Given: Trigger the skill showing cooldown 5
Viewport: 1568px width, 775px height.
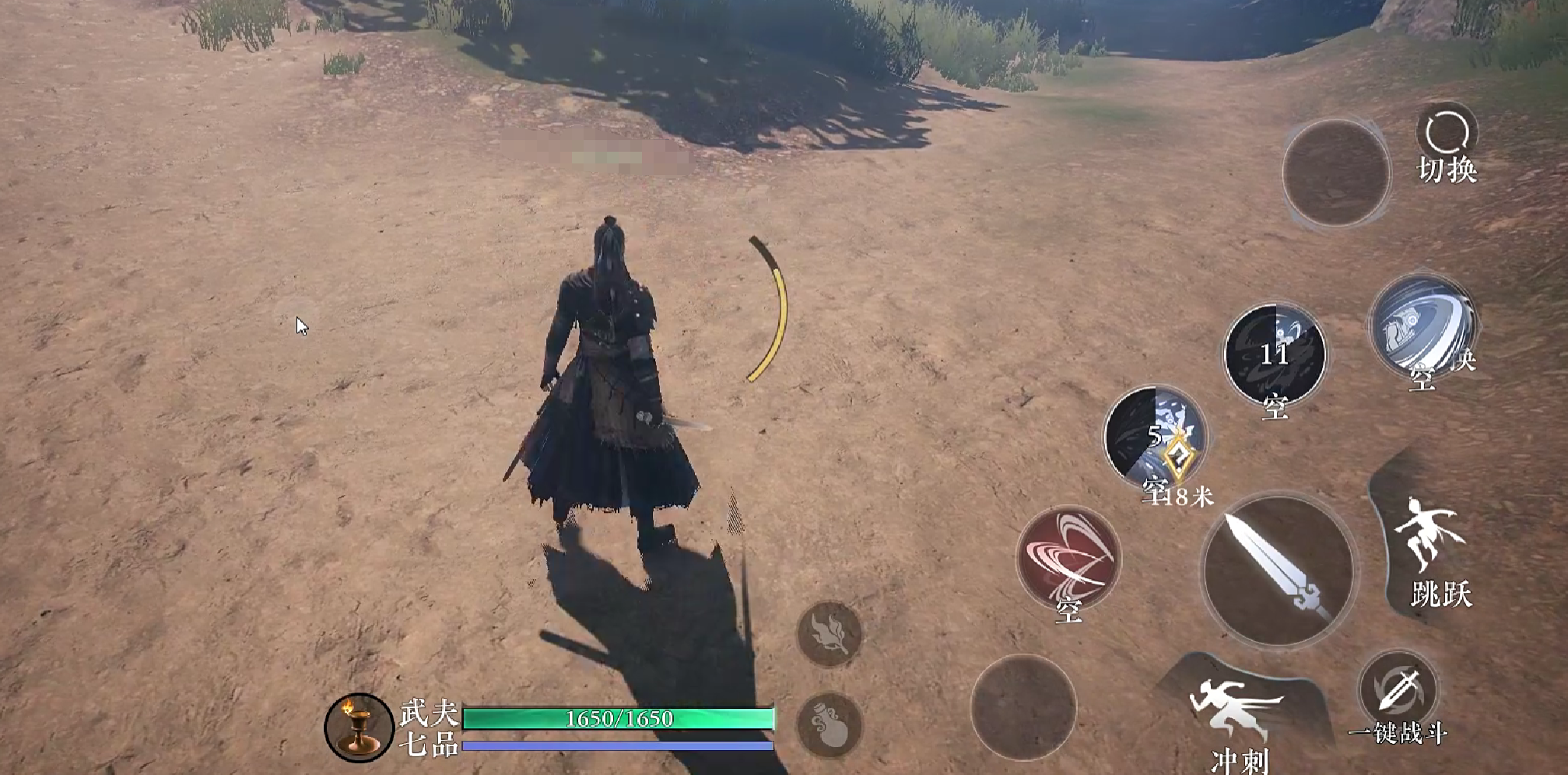Looking at the screenshot, I should 1155,437.
